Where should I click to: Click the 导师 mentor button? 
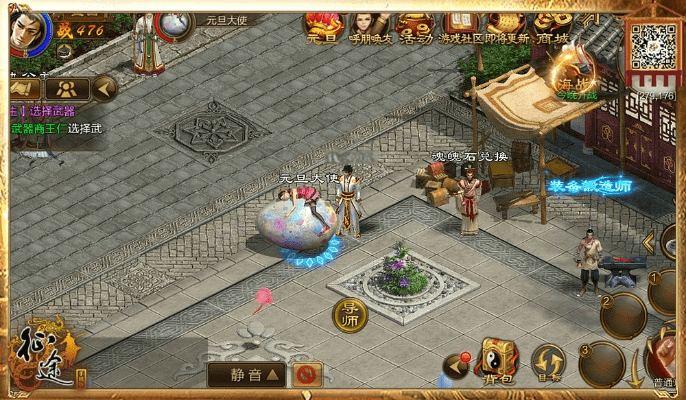tap(350, 314)
